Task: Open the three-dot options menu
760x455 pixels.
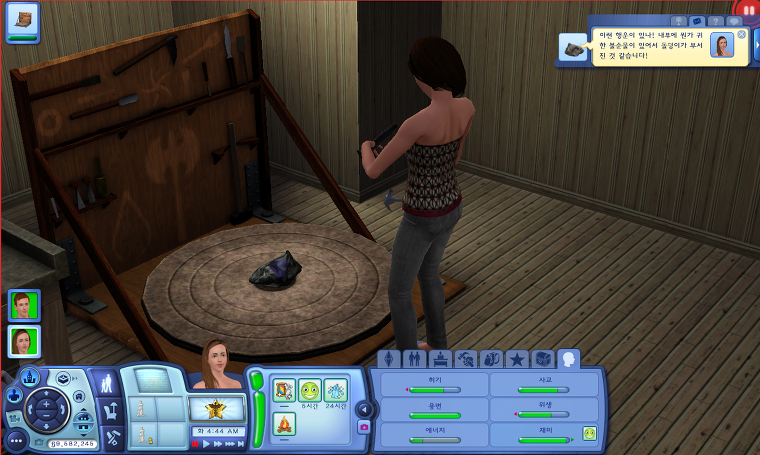Action: click(x=15, y=439)
